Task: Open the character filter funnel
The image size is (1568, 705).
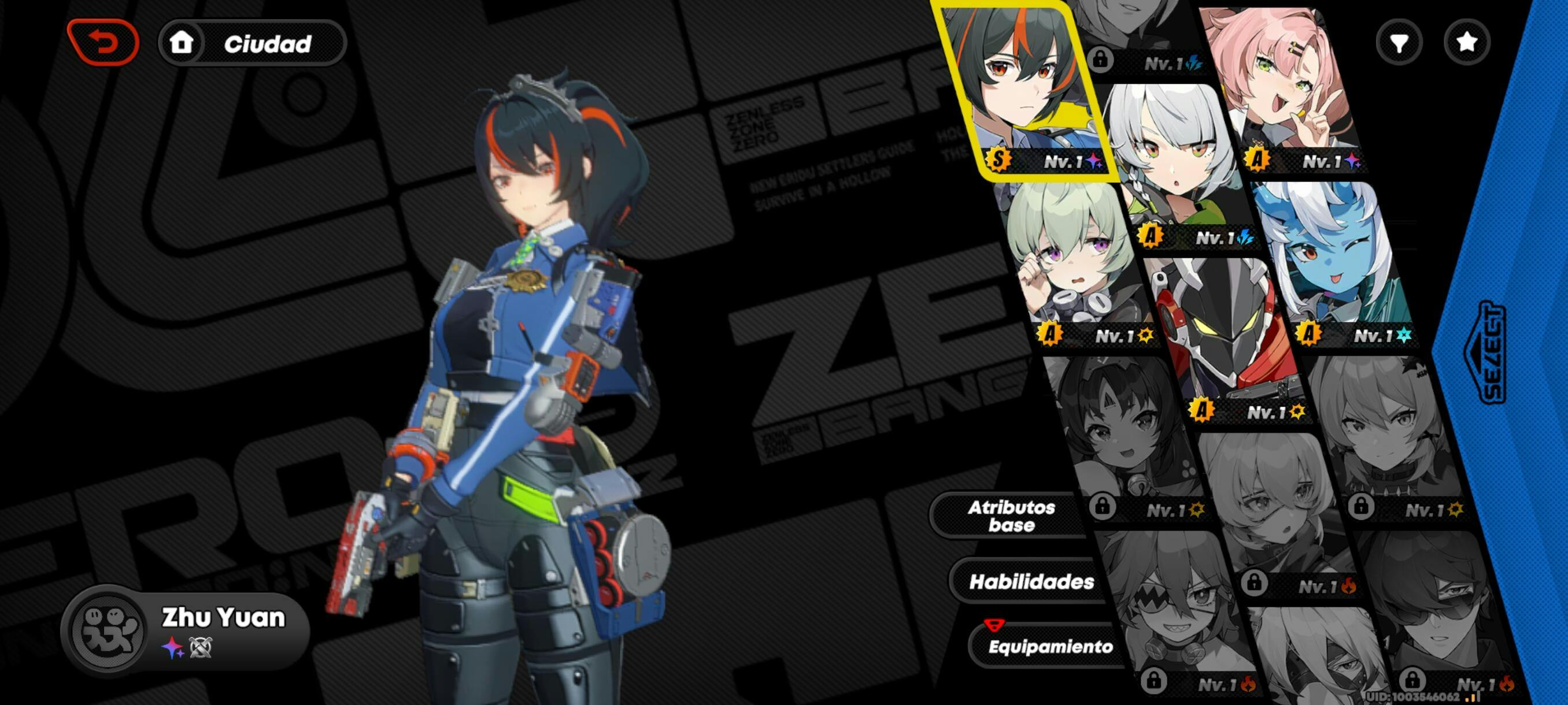Action: coord(1399,43)
